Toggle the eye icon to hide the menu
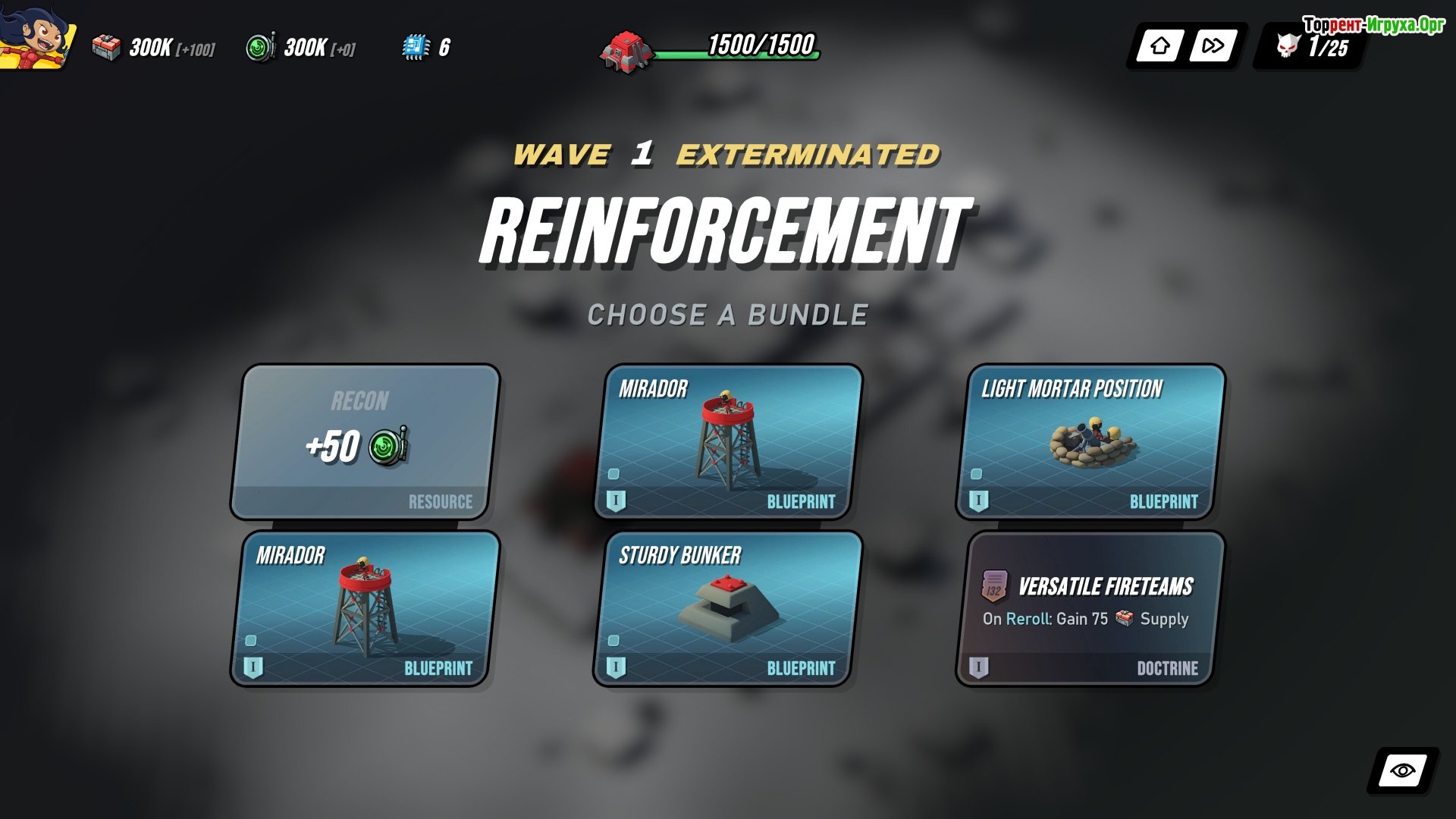1456x819 pixels. tap(1402, 771)
